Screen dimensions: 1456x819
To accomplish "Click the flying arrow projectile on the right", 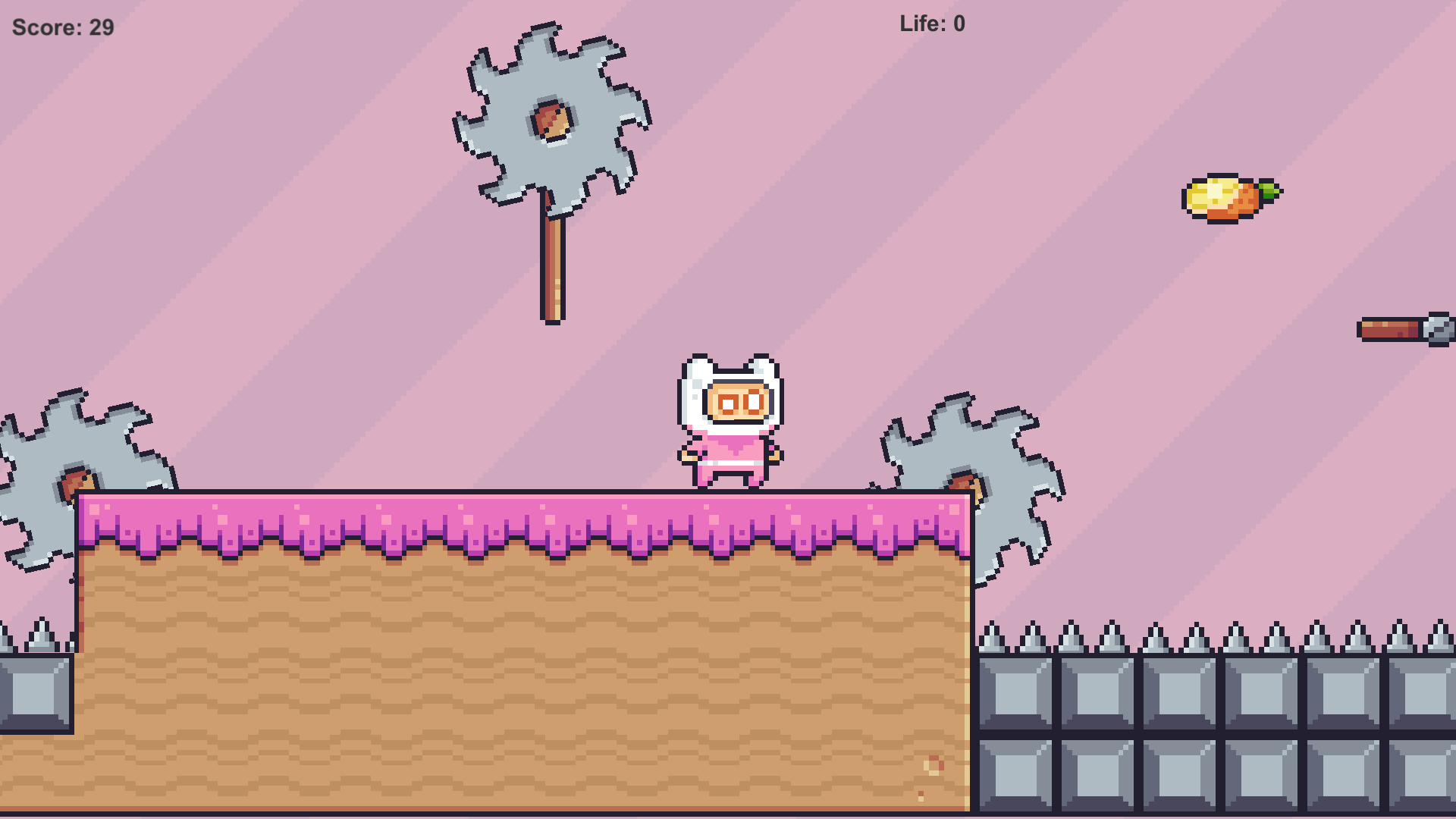I will (1410, 328).
